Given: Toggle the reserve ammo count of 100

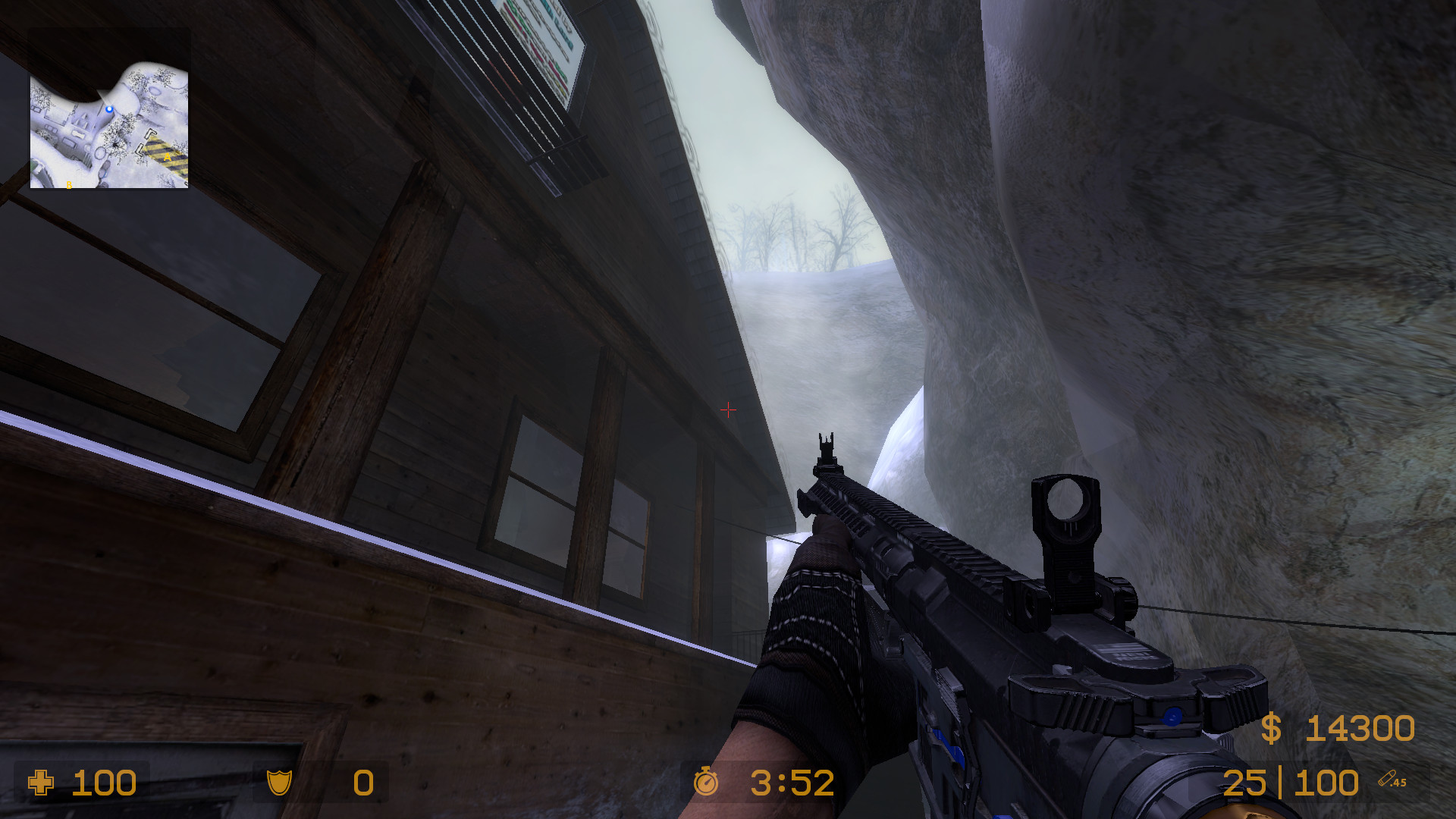Looking at the screenshot, I should 1328,783.
